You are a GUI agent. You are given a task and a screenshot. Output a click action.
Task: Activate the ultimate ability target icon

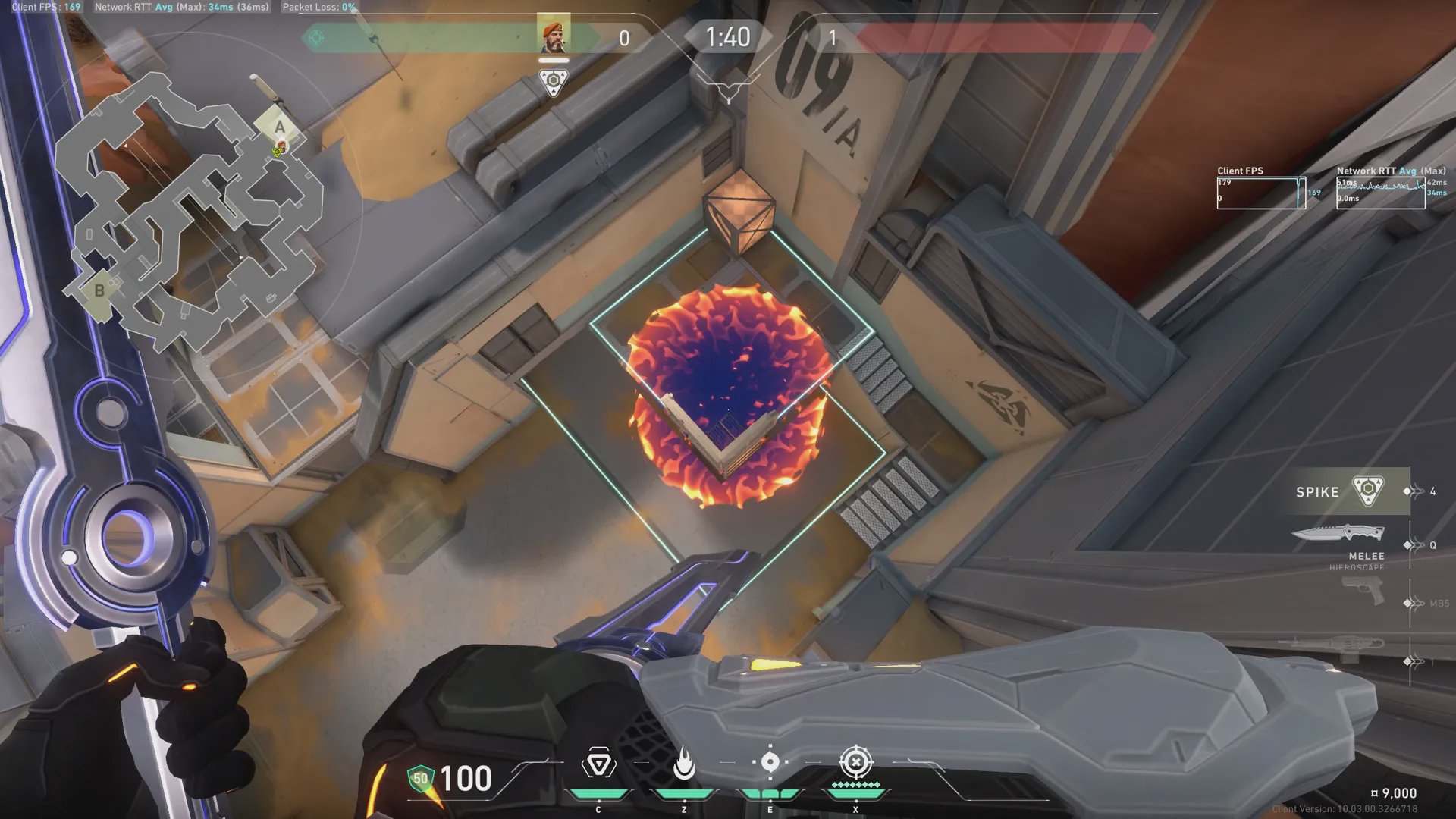[x=855, y=762]
